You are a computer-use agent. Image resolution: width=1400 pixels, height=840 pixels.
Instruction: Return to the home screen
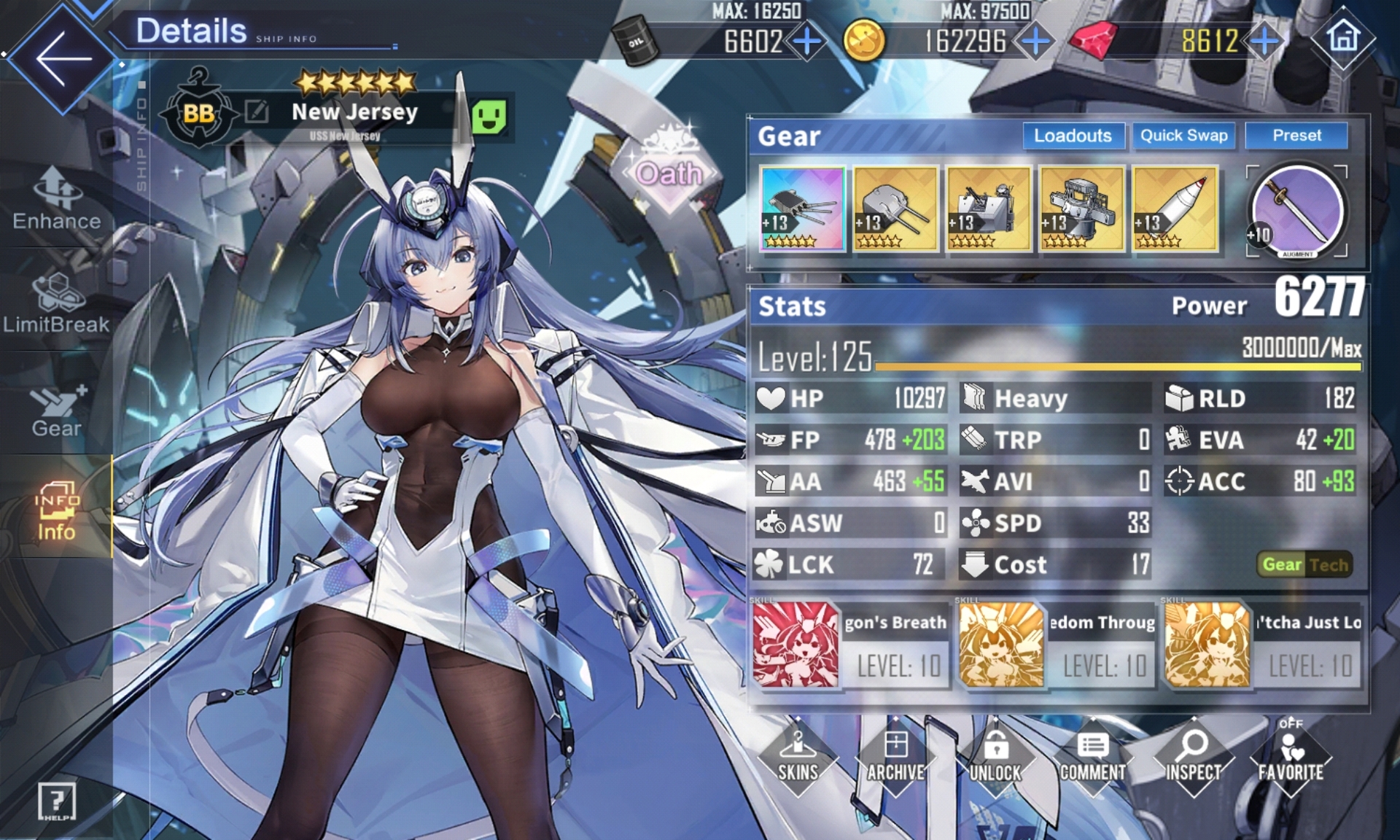[1343, 38]
